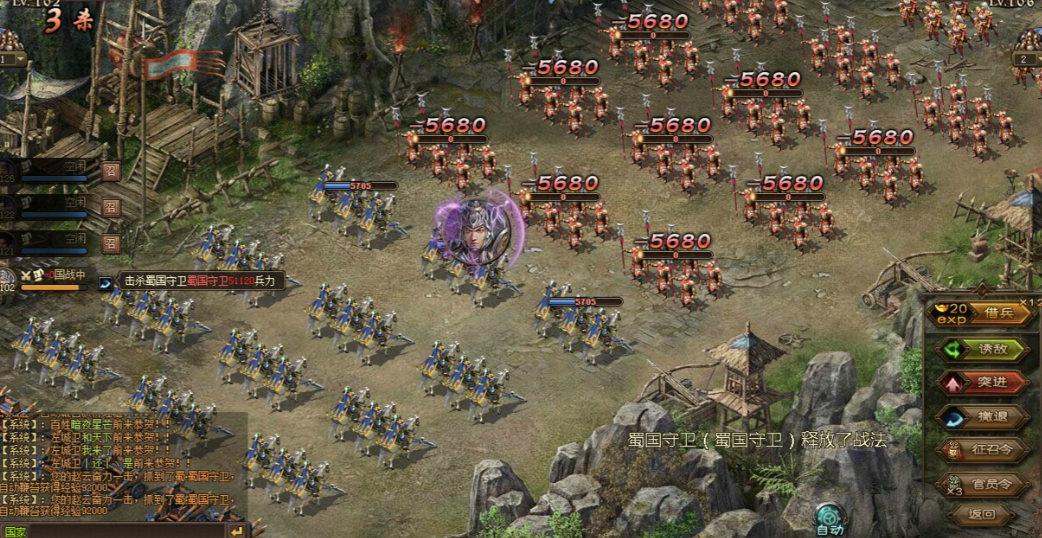The image size is (1042, 538).
Task: Summon the idle level 122 general
Action: click(111, 207)
